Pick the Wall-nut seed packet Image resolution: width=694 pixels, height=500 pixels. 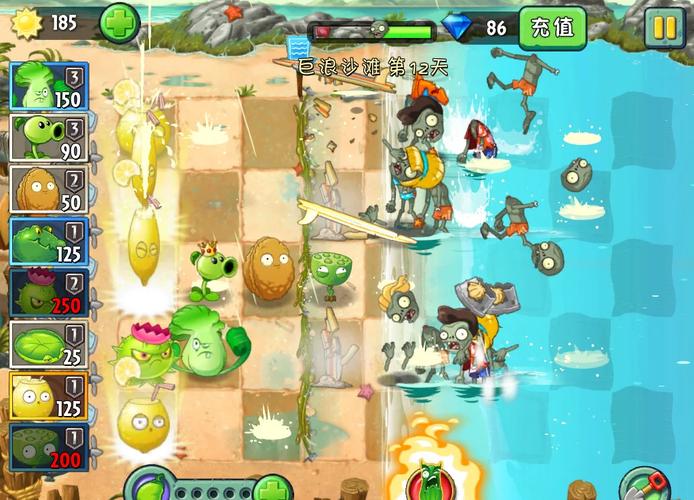click(50, 190)
